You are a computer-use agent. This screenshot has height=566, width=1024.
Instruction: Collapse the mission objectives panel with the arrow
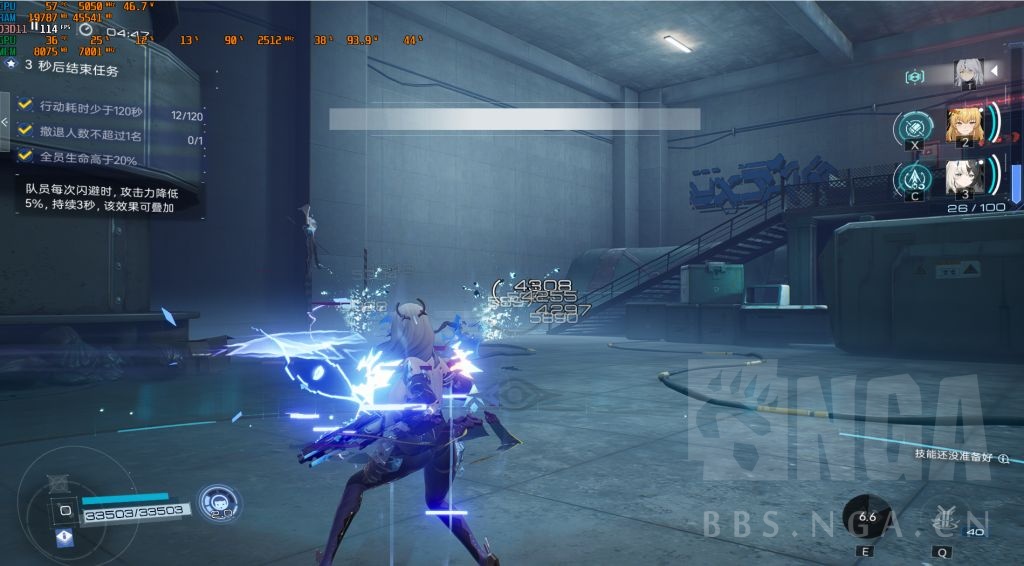point(5,121)
